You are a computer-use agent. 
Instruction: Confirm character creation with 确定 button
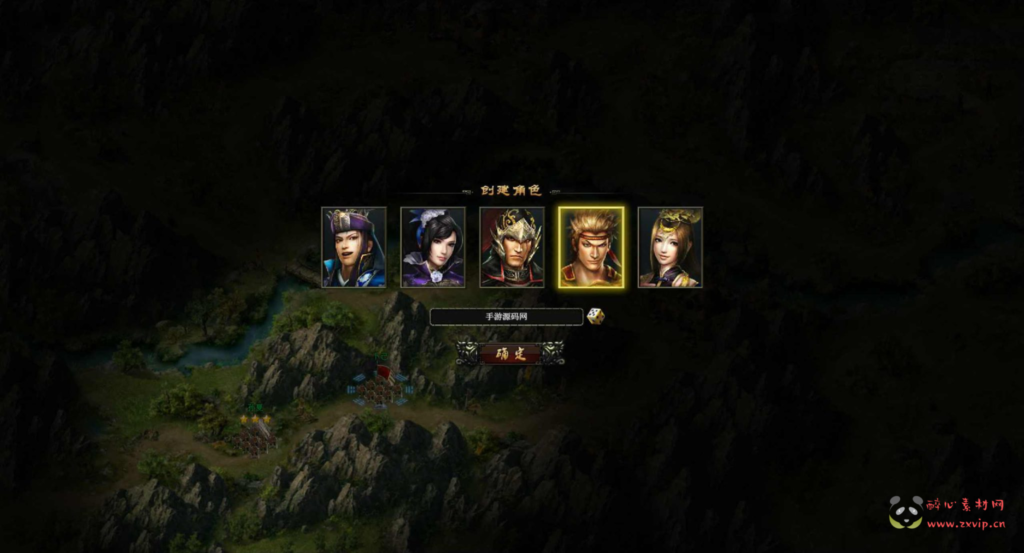tap(510, 353)
